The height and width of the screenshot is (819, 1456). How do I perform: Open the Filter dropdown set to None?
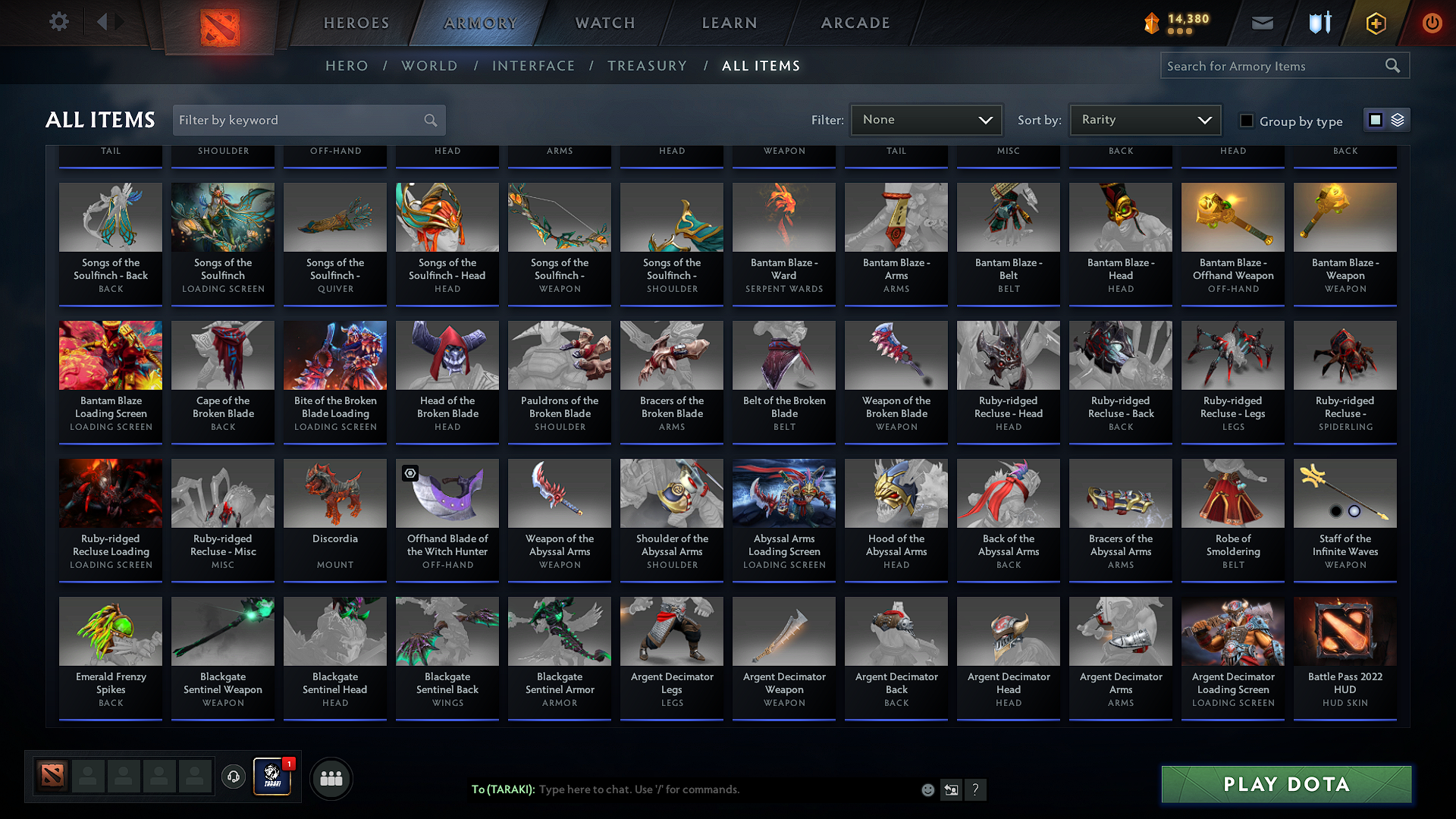click(x=926, y=119)
